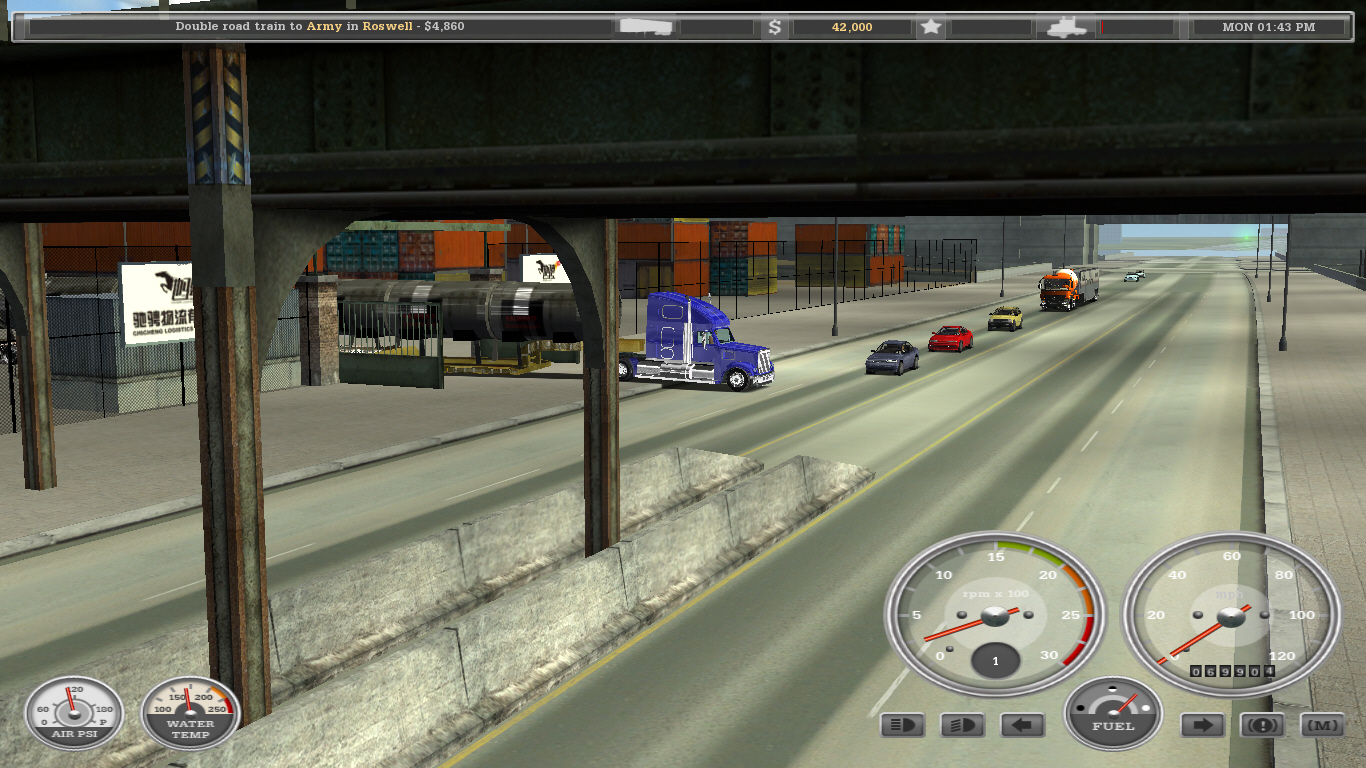Open the Roswell delivery job text
Screen dimensions: 1366x768
320,27
